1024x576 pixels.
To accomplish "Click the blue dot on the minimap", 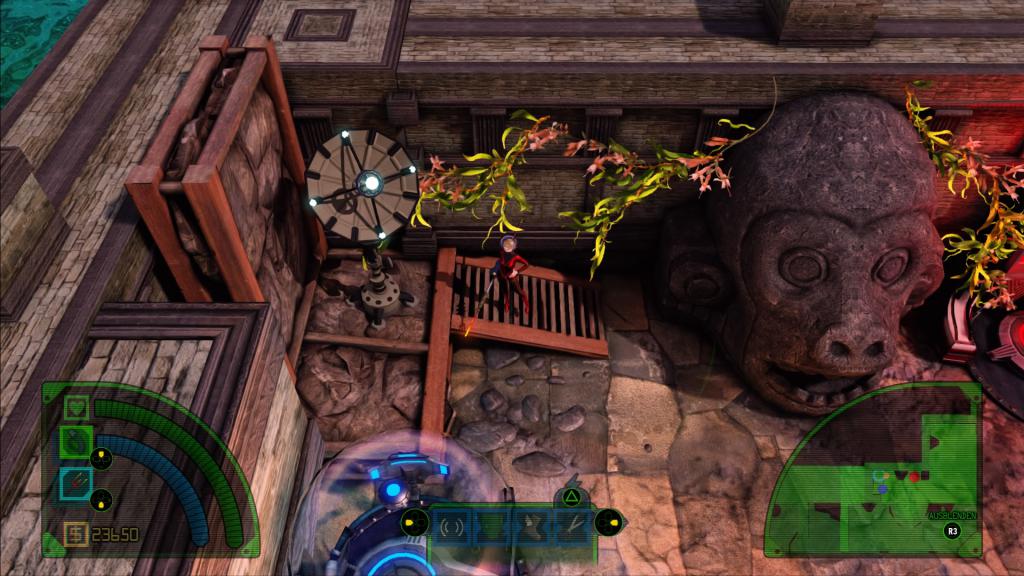I will 882,488.
